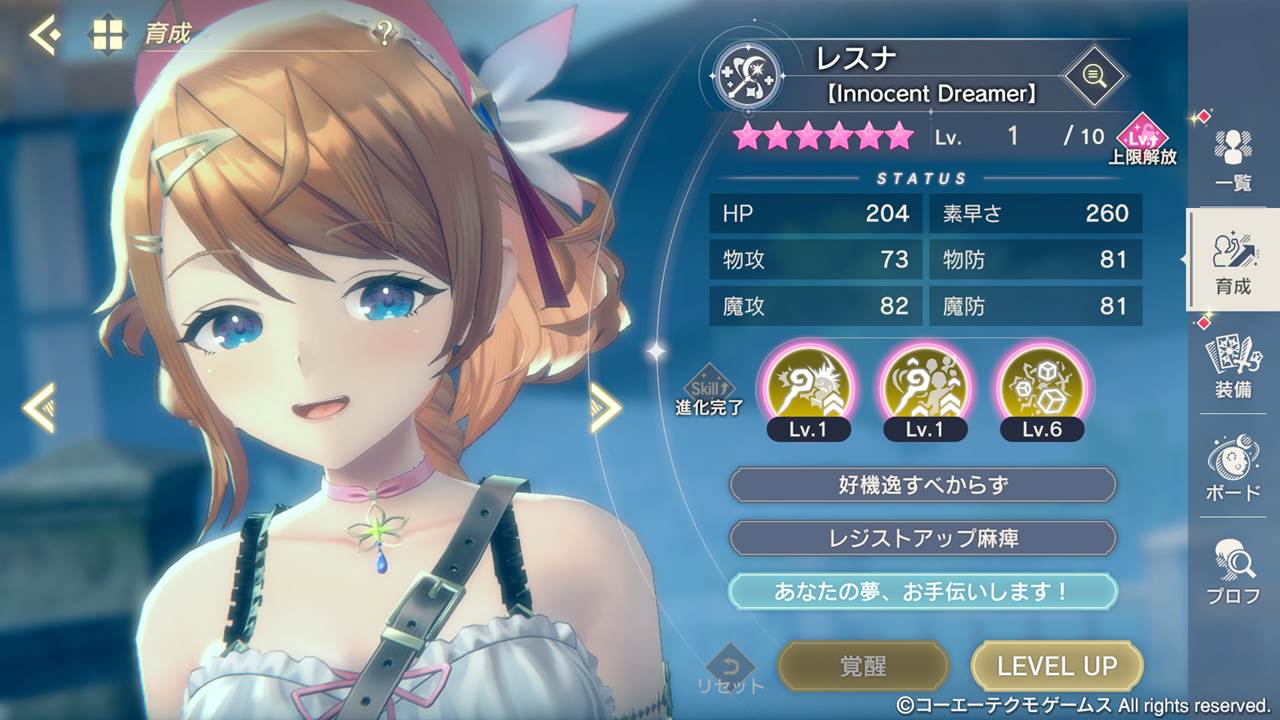Go back with the top-left arrow
The width and height of the screenshot is (1280, 720).
tap(44, 35)
